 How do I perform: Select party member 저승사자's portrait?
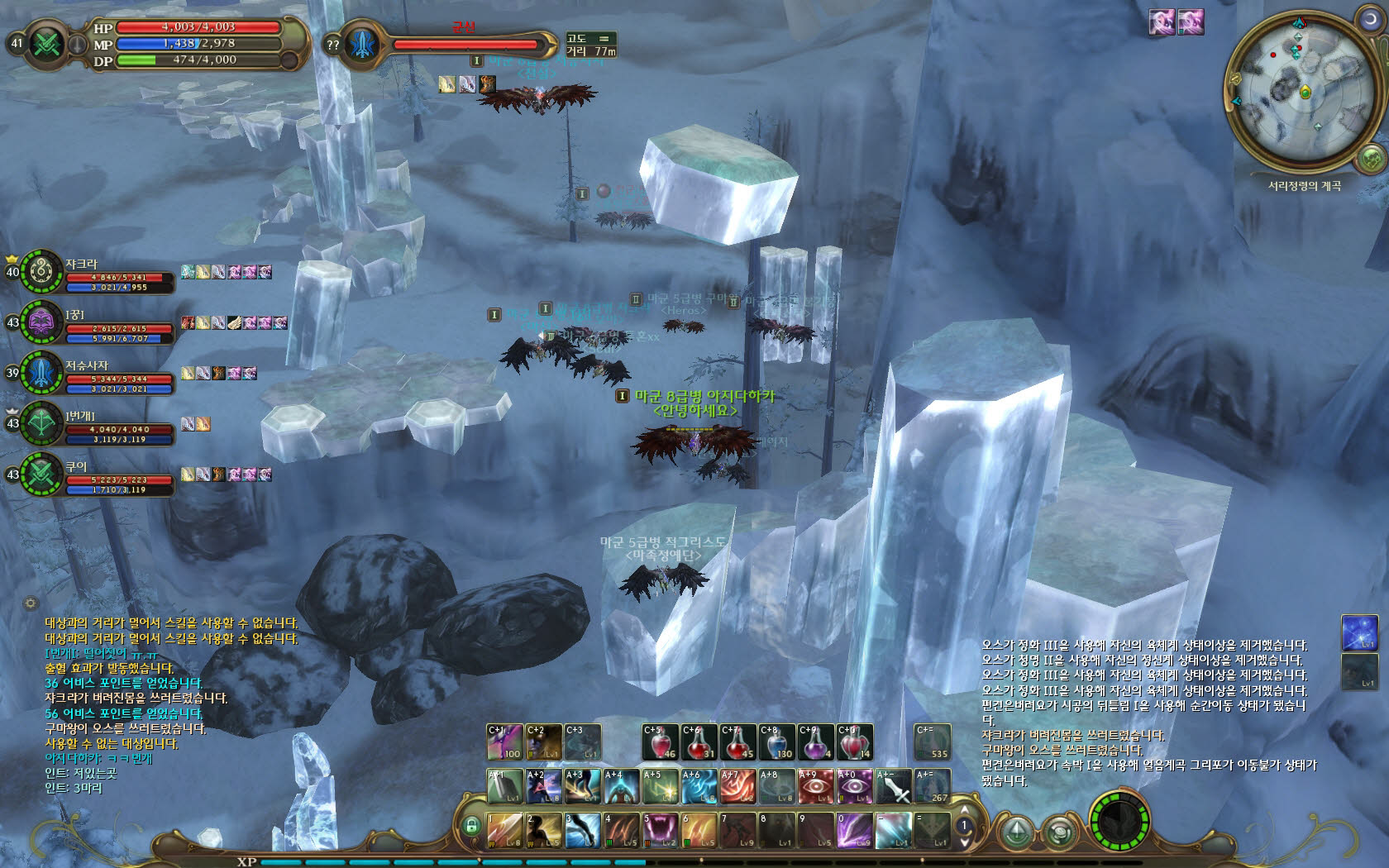pyautogui.click(x=41, y=373)
